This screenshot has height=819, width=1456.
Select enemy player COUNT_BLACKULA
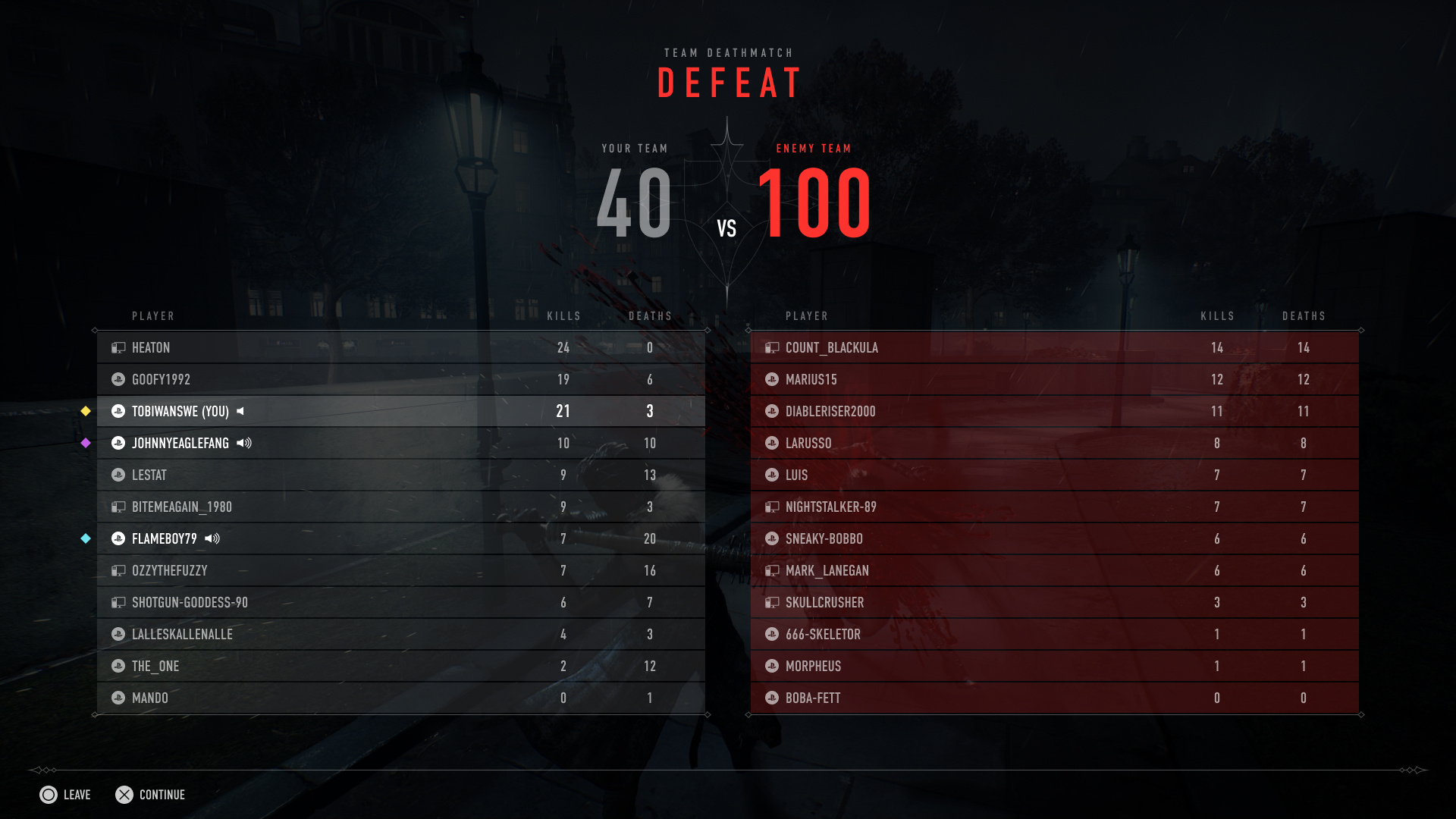pyautogui.click(x=1054, y=348)
